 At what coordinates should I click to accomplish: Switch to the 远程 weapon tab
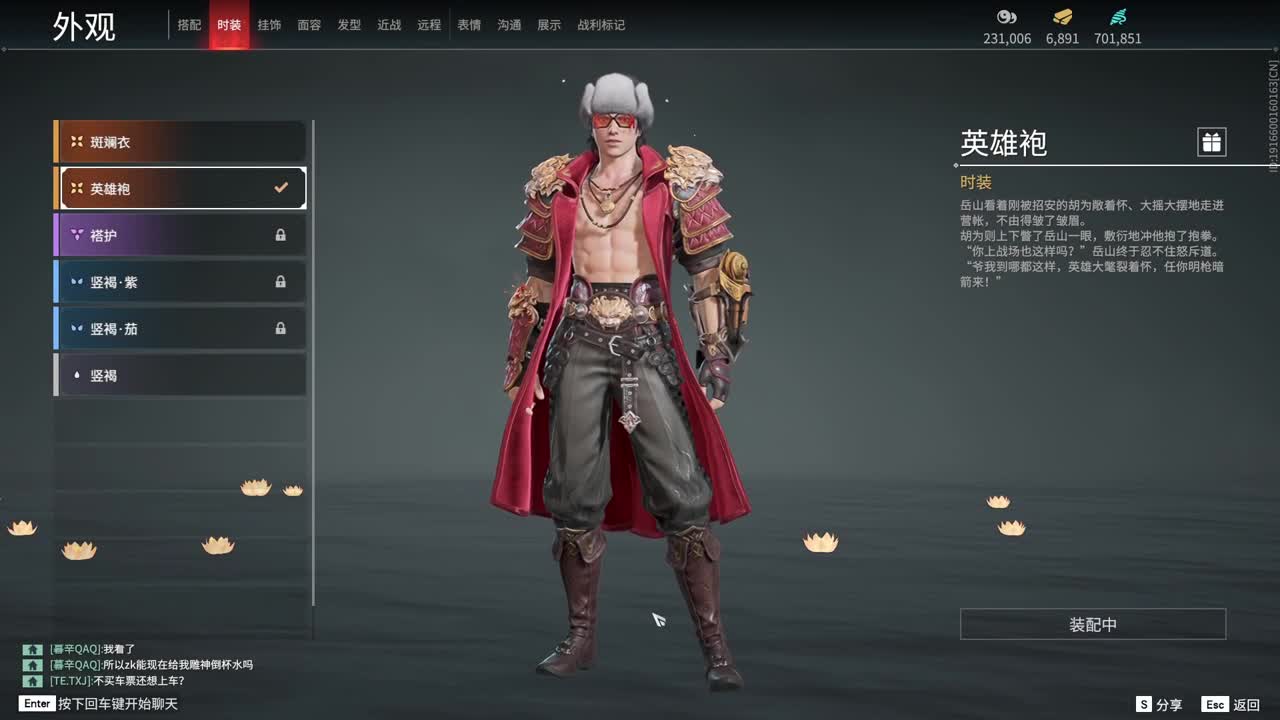(x=428, y=25)
